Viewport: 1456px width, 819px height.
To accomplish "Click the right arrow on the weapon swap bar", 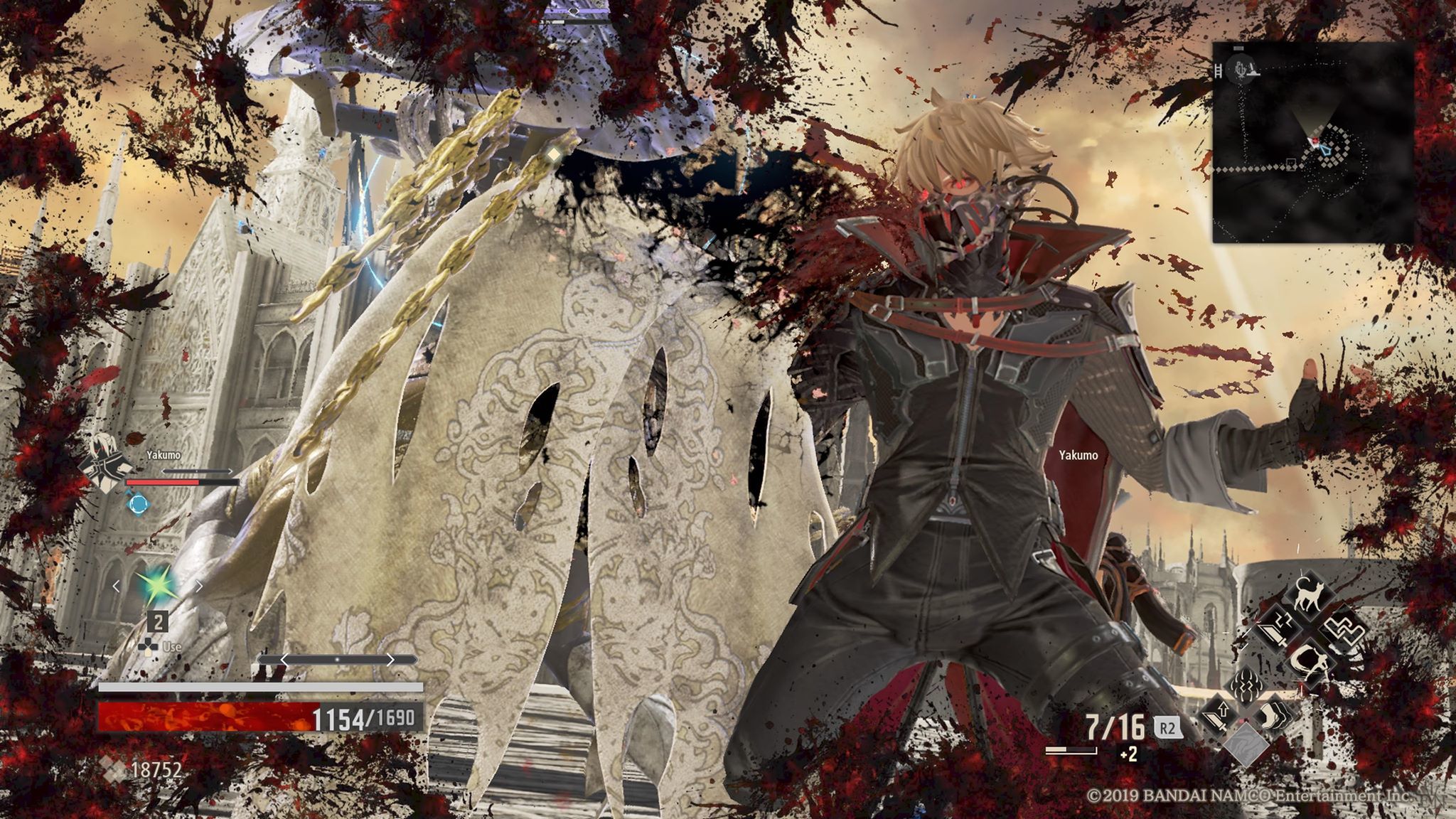I will click(x=392, y=660).
